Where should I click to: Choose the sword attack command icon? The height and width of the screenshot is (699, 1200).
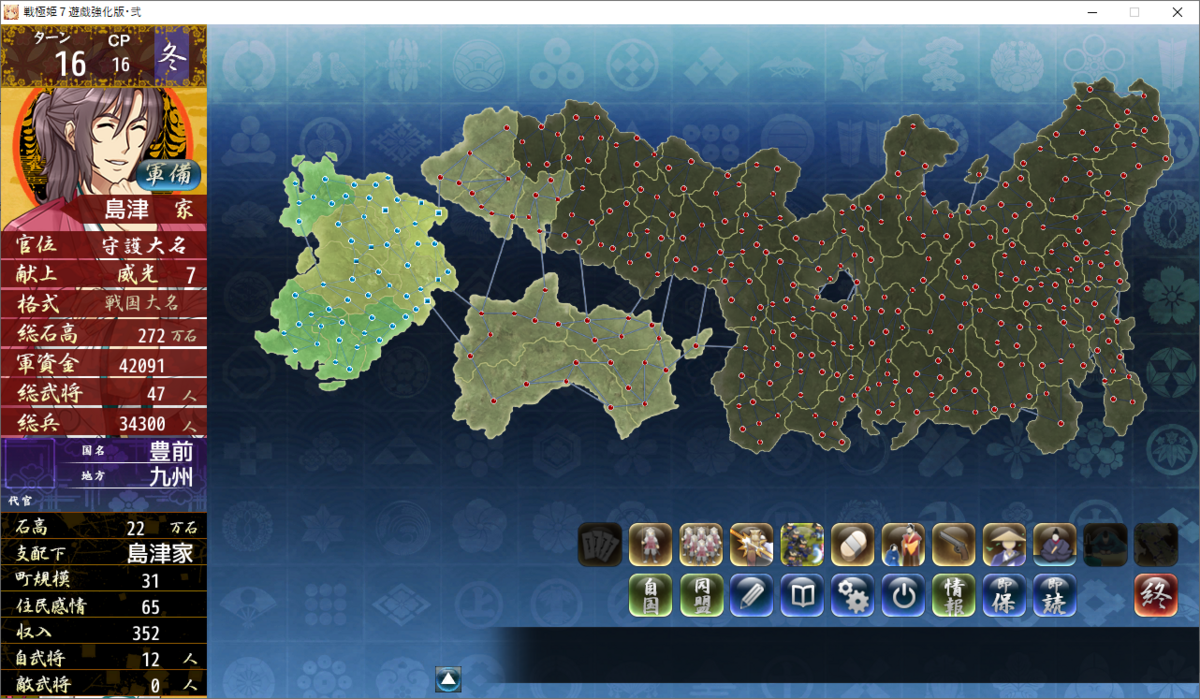pos(751,544)
